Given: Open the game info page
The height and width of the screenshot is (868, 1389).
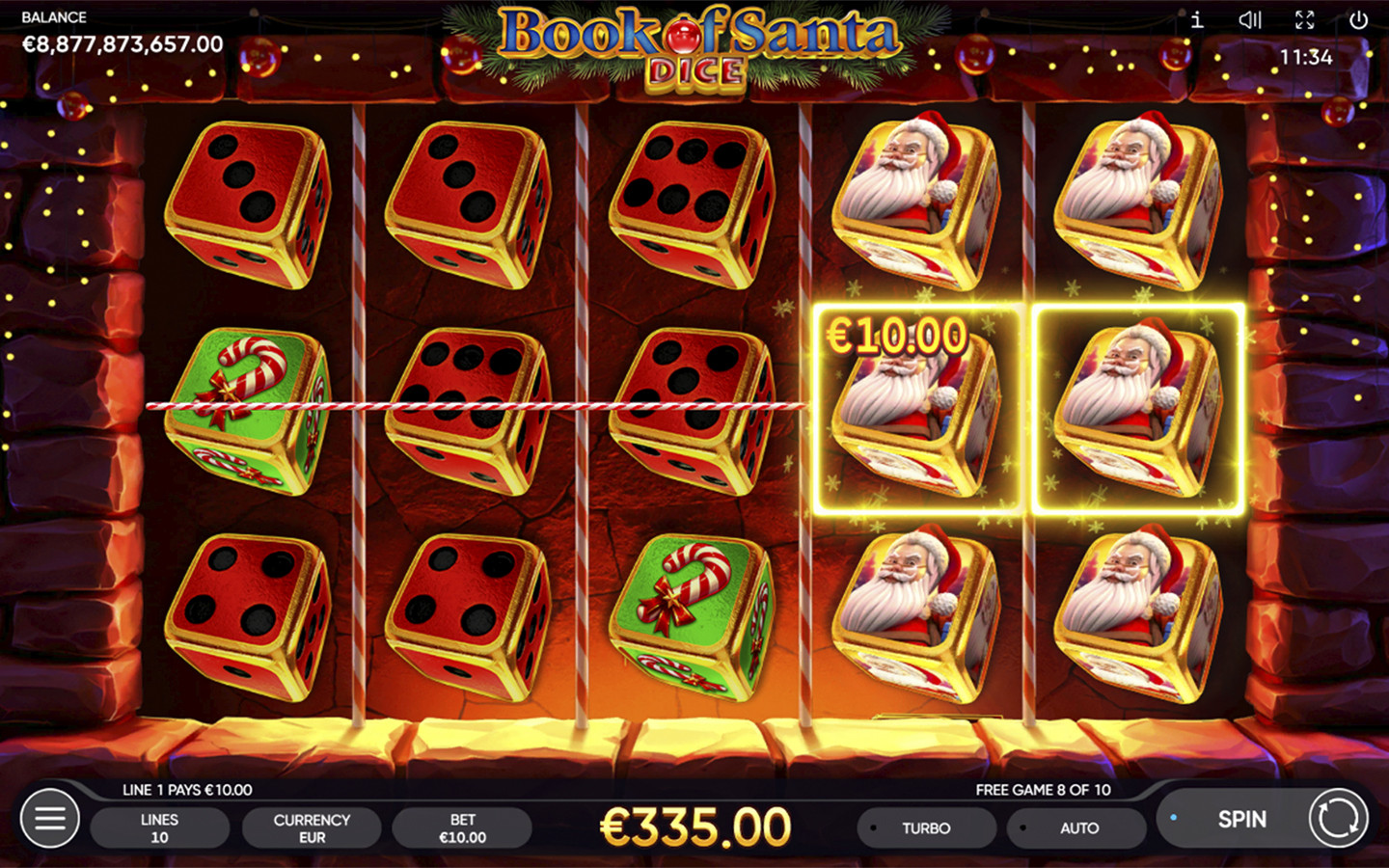Looking at the screenshot, I should pos(1197,20).
